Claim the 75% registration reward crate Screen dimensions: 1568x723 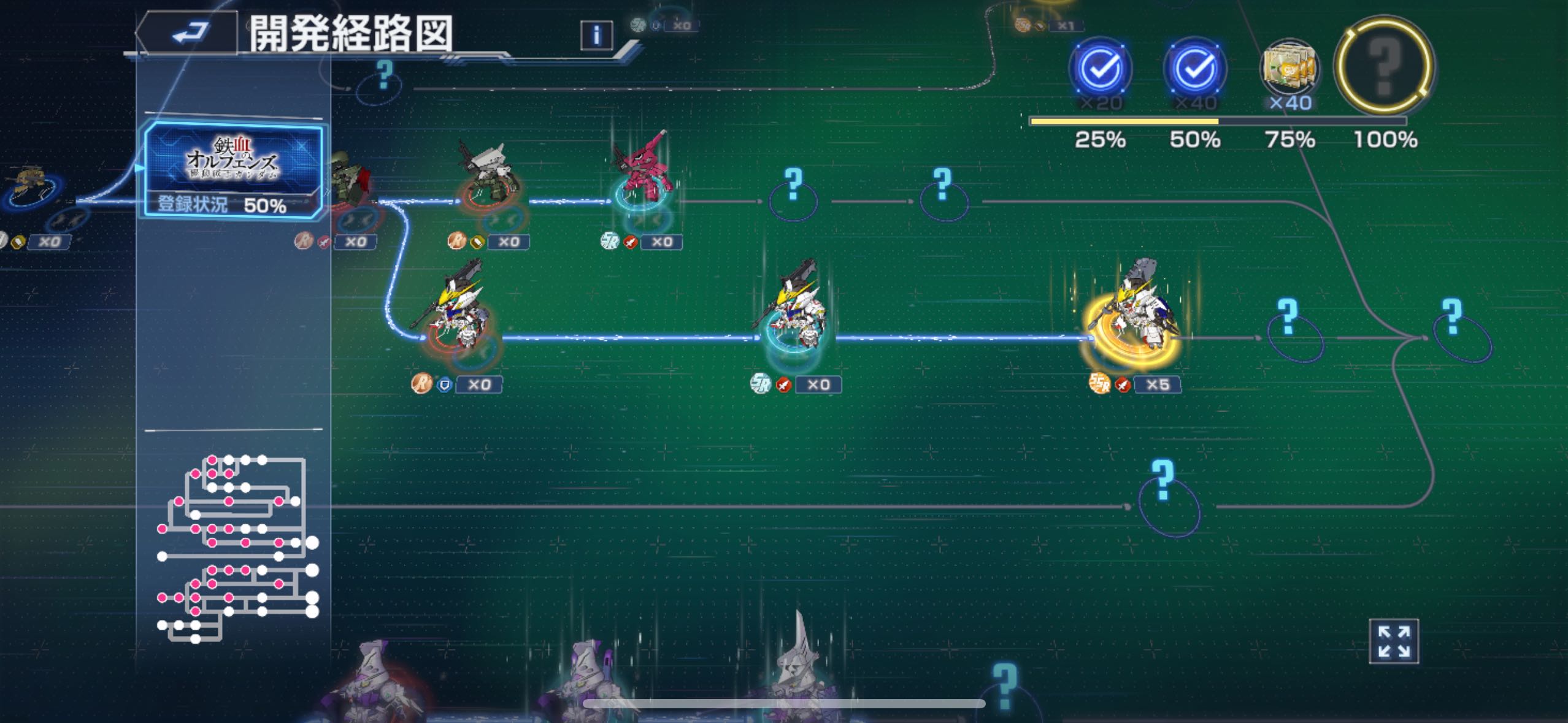point(1289,69)
